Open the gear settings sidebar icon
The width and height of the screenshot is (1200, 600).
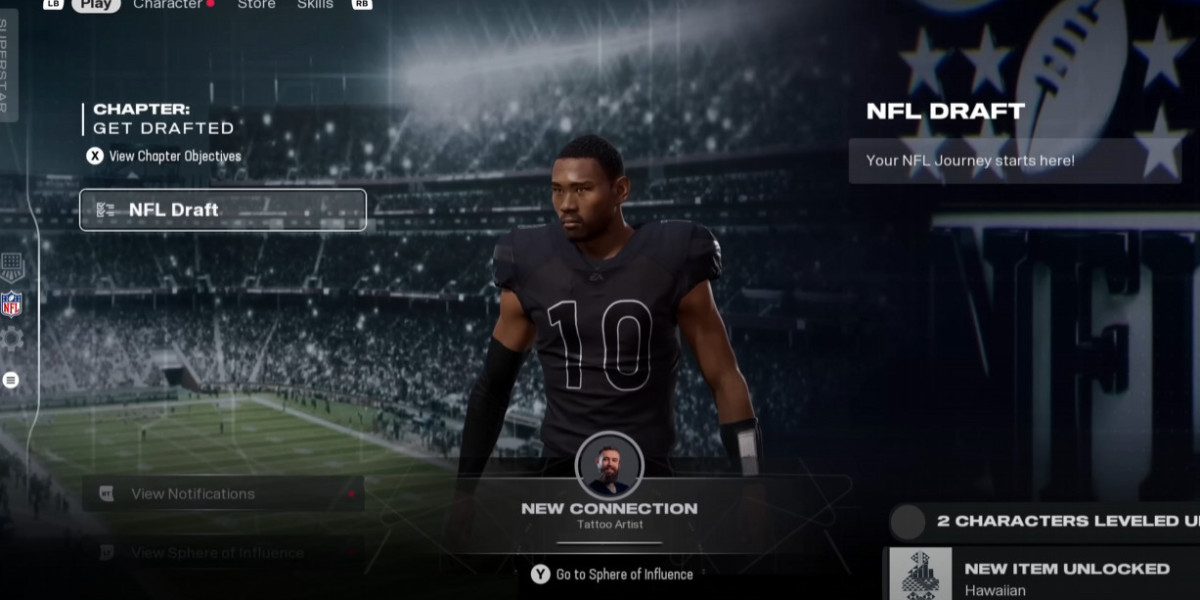click(x=11, y=339)
